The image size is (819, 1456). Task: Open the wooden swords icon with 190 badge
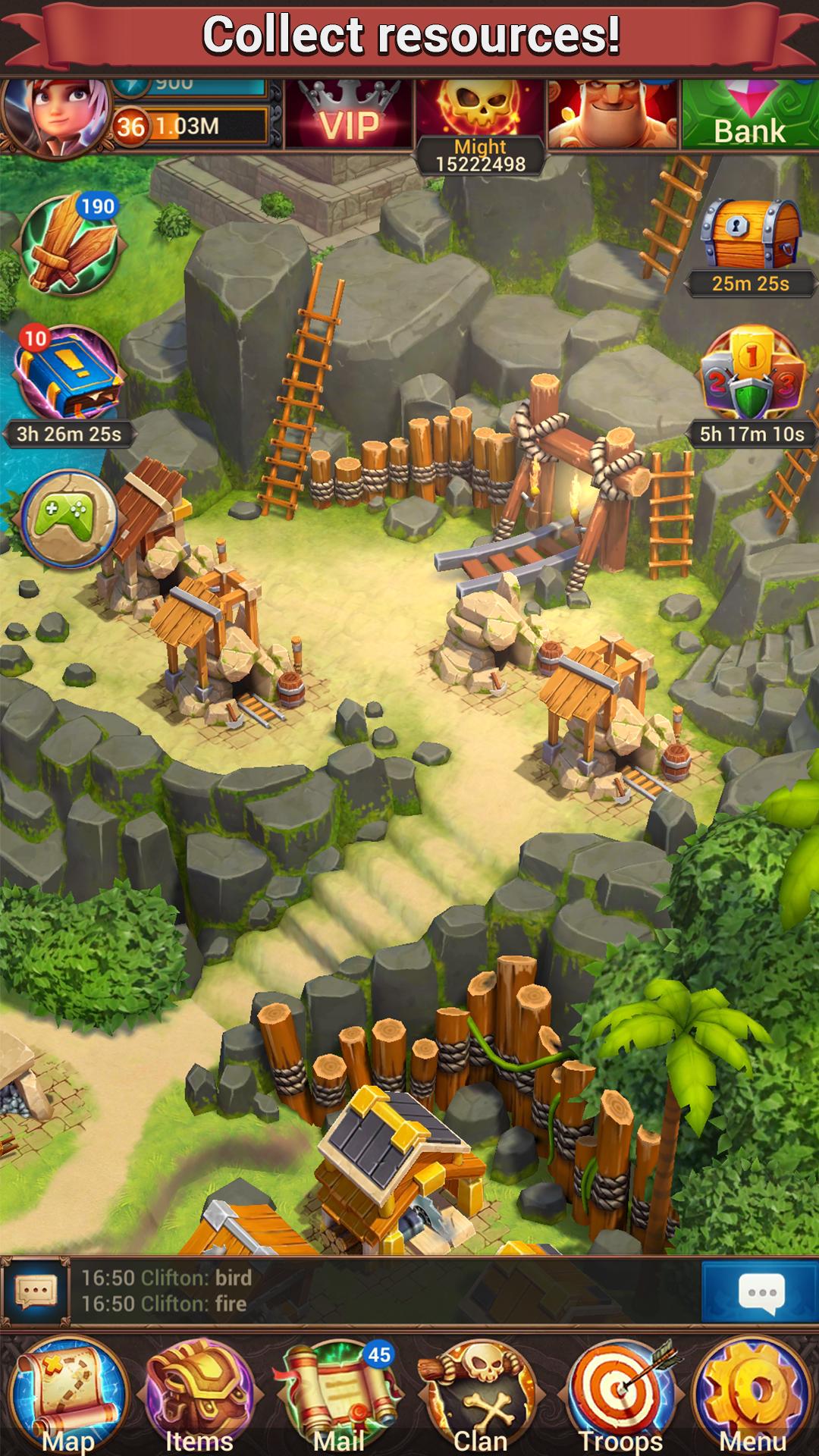(x=70, y=244)
